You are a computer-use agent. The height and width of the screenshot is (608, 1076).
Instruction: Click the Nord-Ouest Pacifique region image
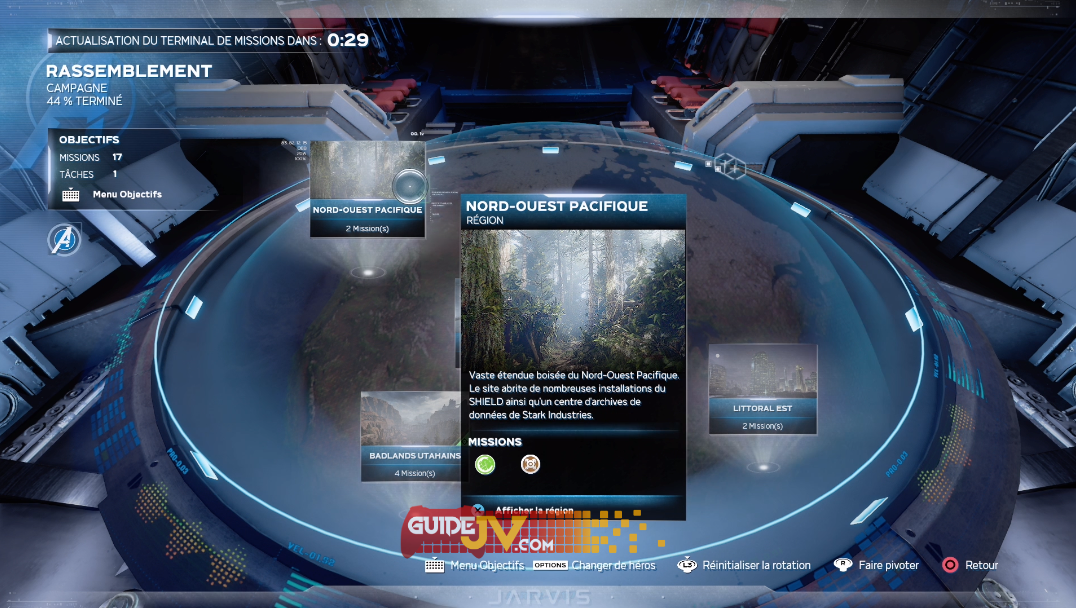(x=573, y=297)
